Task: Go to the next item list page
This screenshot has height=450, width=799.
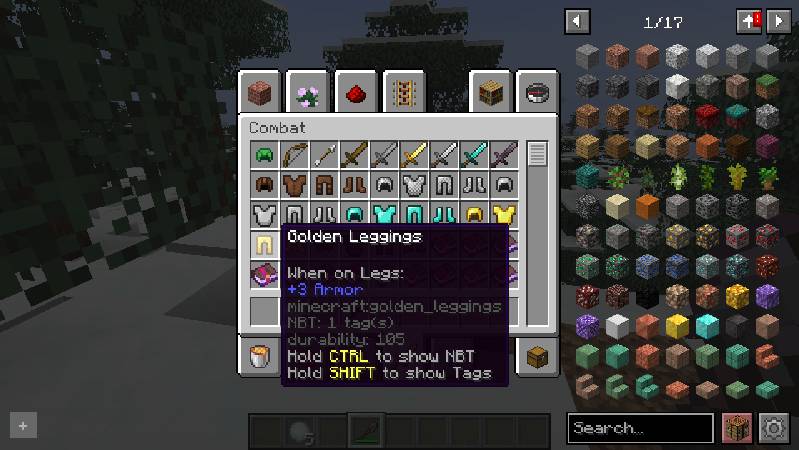Action: (x=777, y=21)
